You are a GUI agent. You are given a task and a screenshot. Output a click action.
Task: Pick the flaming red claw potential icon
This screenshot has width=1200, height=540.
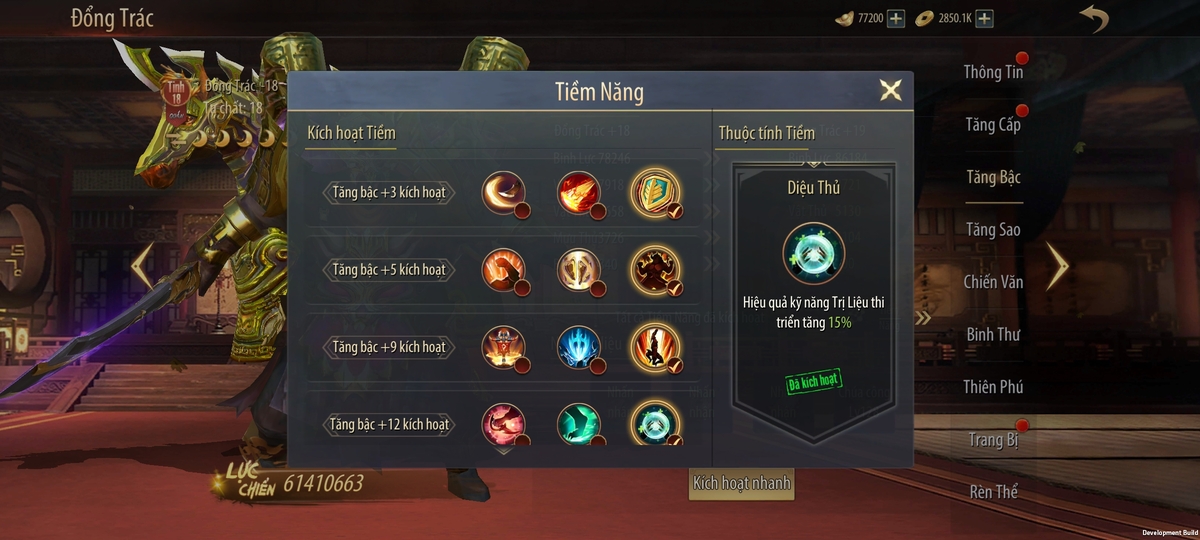(578, 192)
